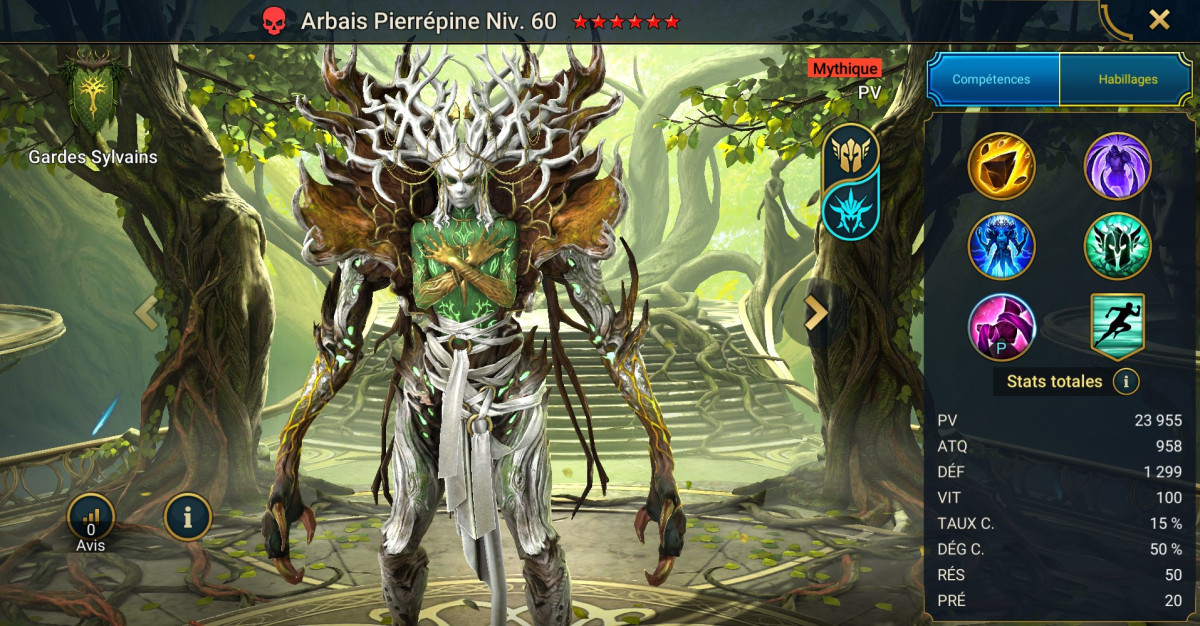Image resolution: width=1200 pixels, height=626 pixels.
Task: Select the pink passive skill icon
Action: tap(1001, 326)
